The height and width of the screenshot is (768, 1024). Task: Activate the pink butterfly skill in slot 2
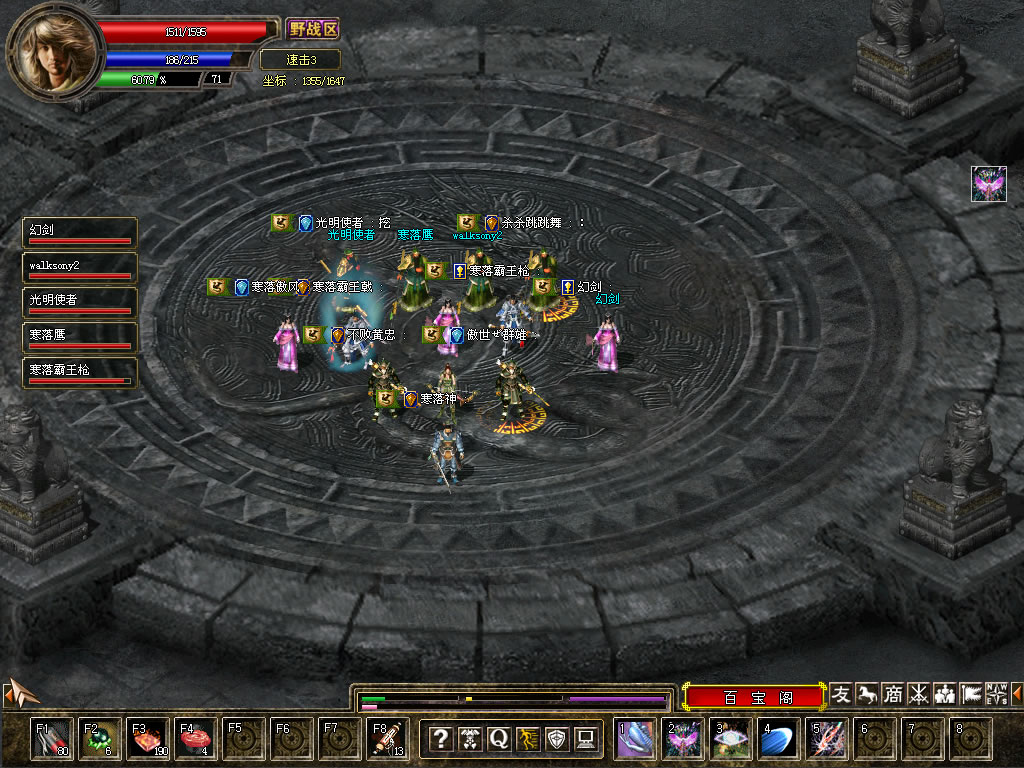685,739
